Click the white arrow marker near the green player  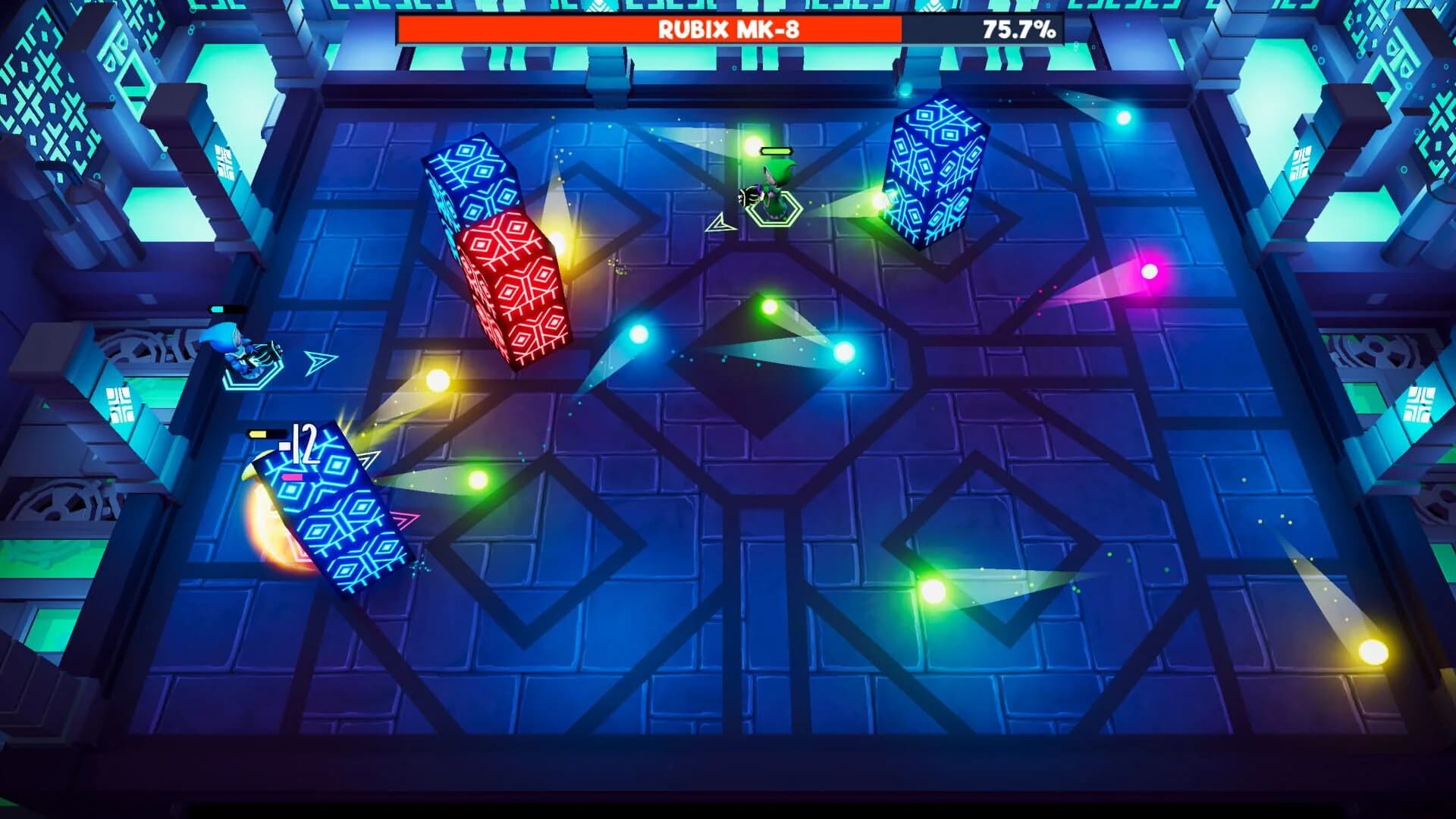click(x=720, y=224)
